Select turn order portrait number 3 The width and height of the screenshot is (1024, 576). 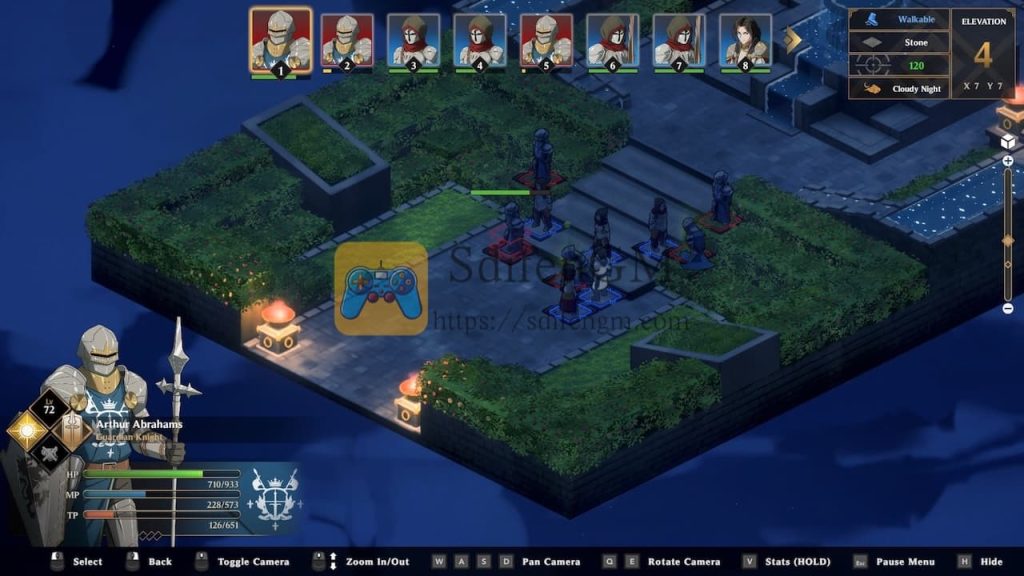tap(413, 41)
